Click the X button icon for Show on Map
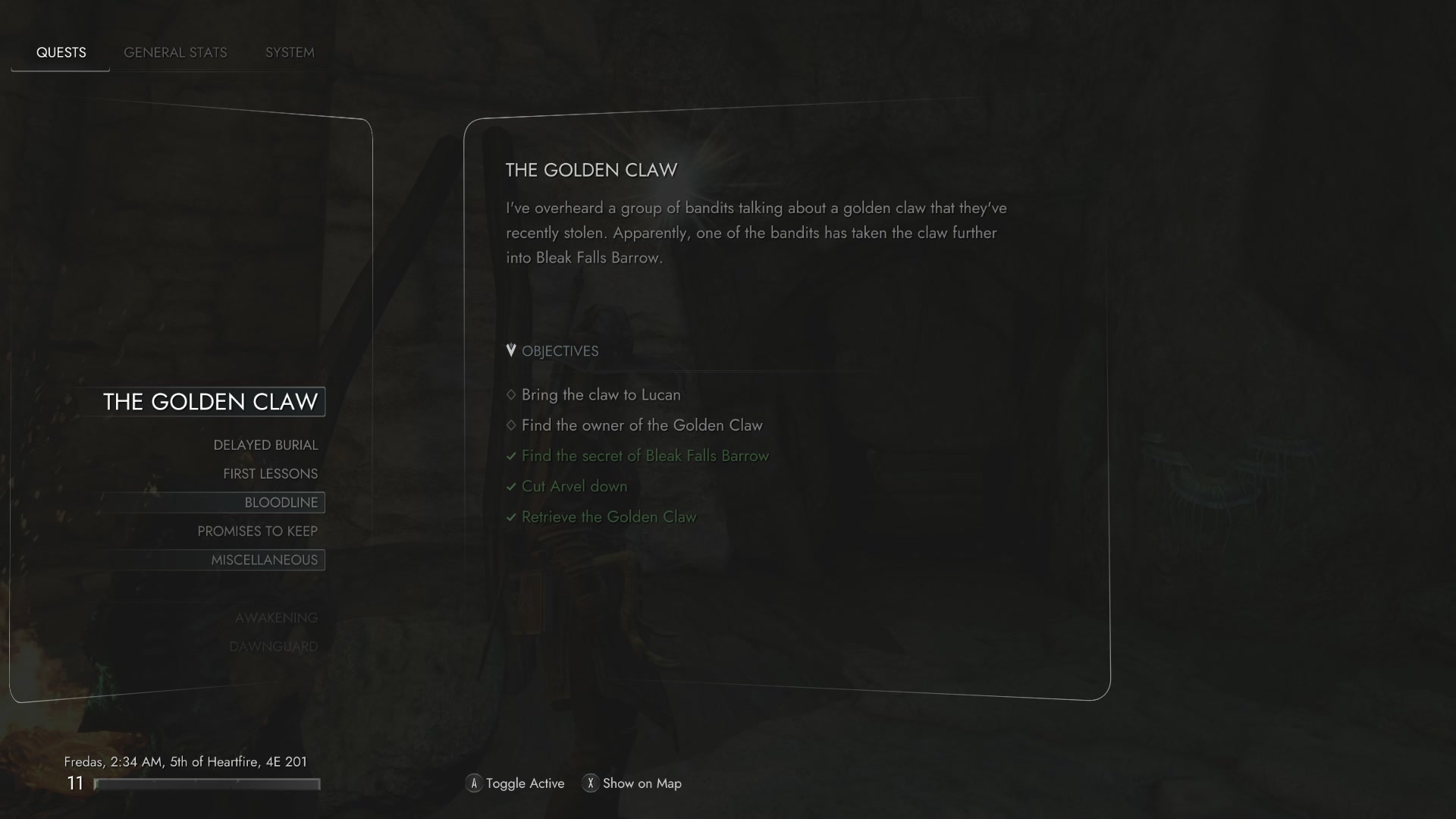The width and height of the screenshot is (1456, 819). (x=591, y=783)
